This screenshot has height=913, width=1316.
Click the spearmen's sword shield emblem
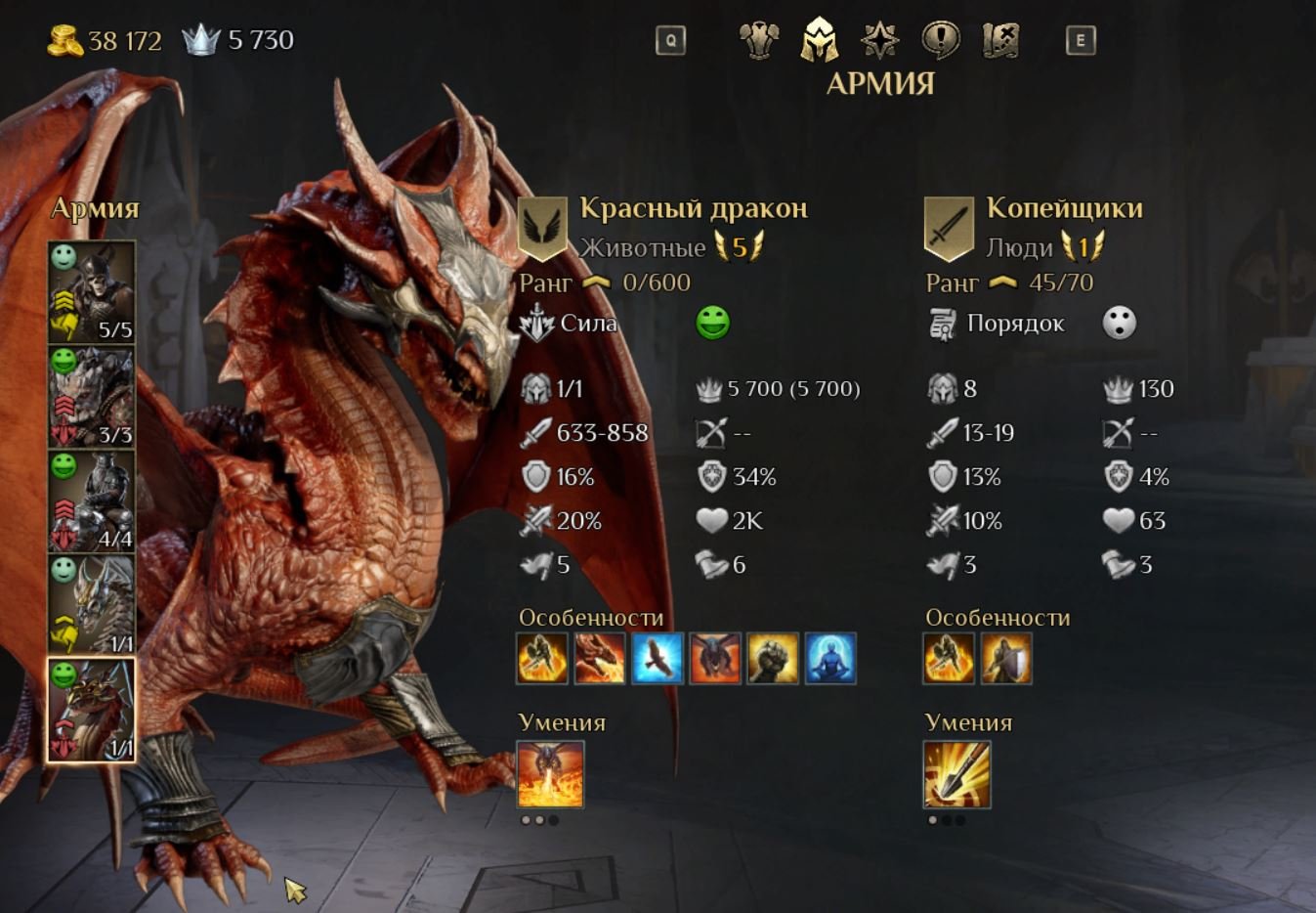click(x=949, y=229)
